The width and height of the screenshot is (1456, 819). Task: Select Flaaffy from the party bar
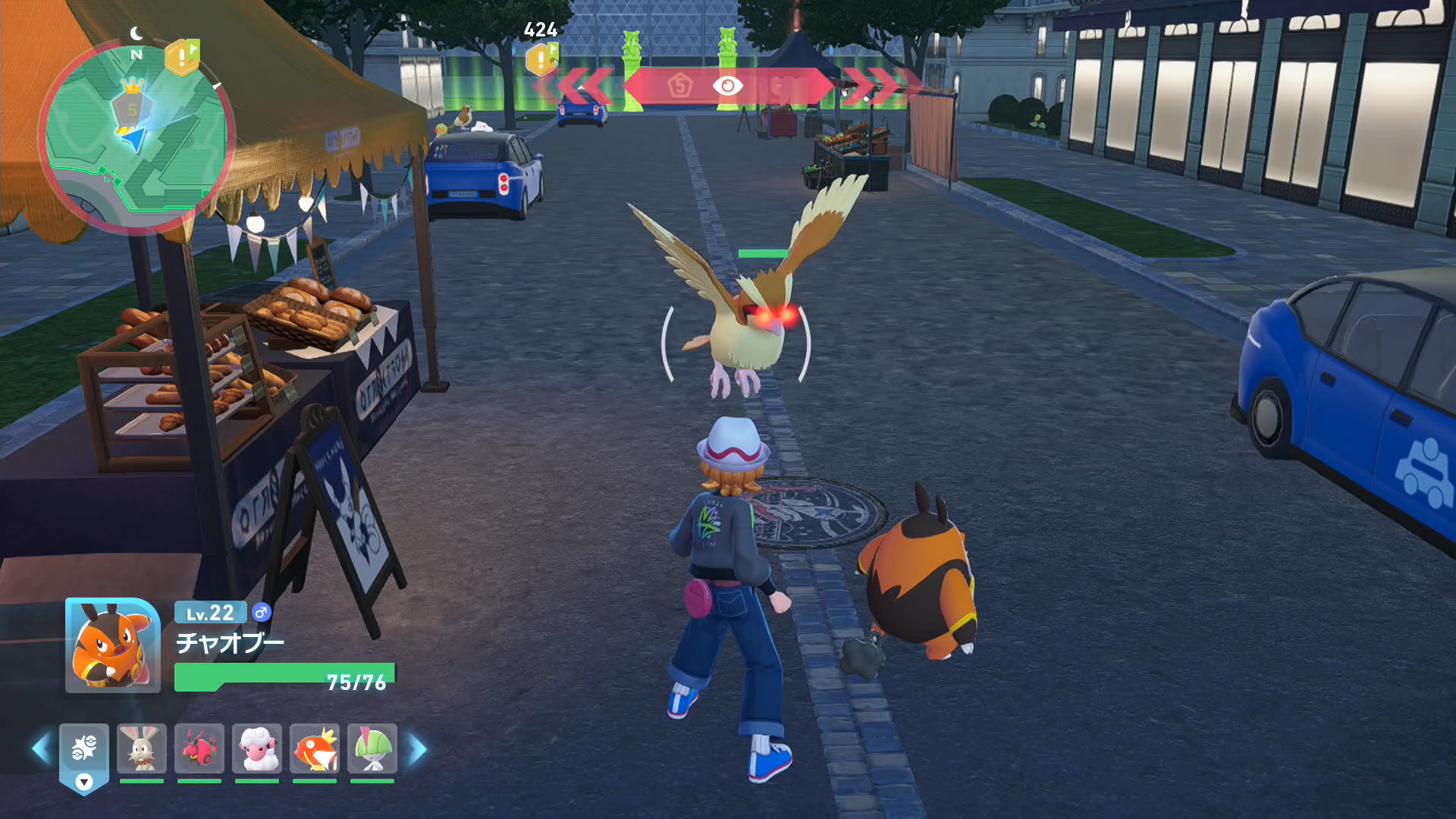tap(257, 748)
